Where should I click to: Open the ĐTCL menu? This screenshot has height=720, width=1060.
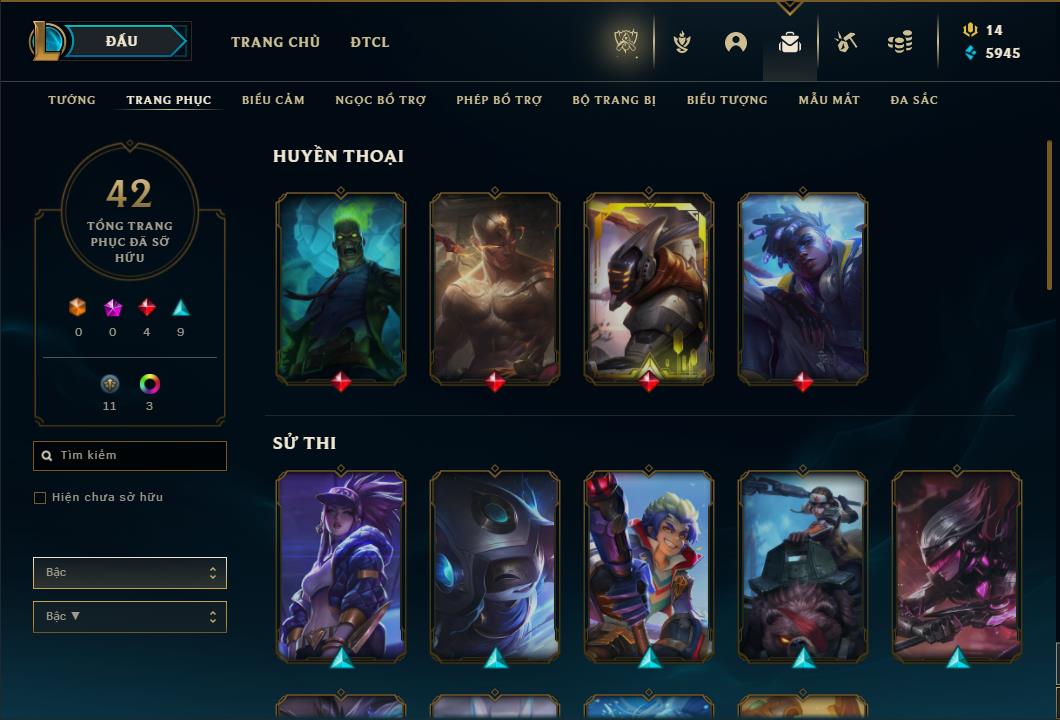(x=370, y=42)
